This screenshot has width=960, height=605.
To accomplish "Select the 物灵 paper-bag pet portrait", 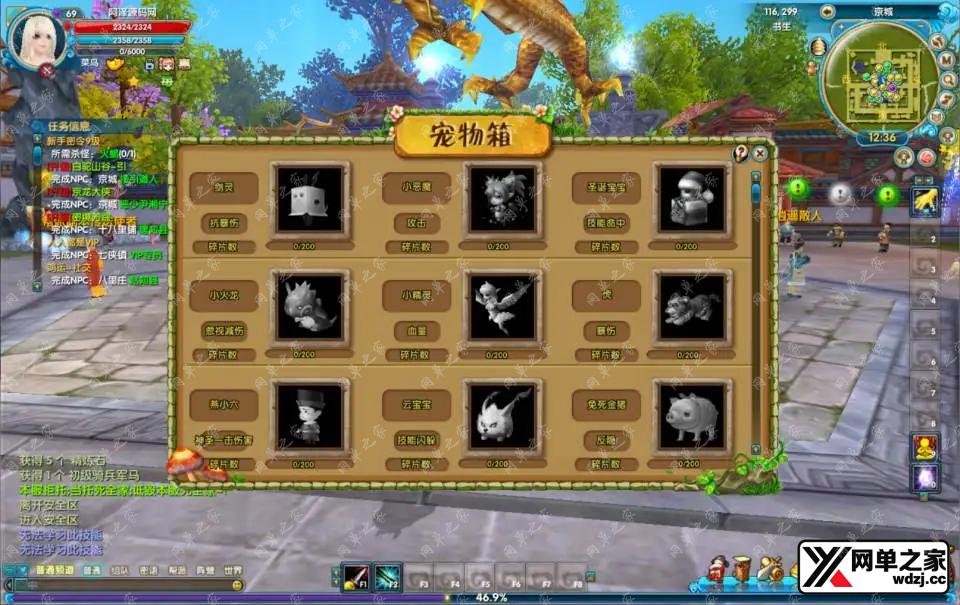I will coord(310,200).
